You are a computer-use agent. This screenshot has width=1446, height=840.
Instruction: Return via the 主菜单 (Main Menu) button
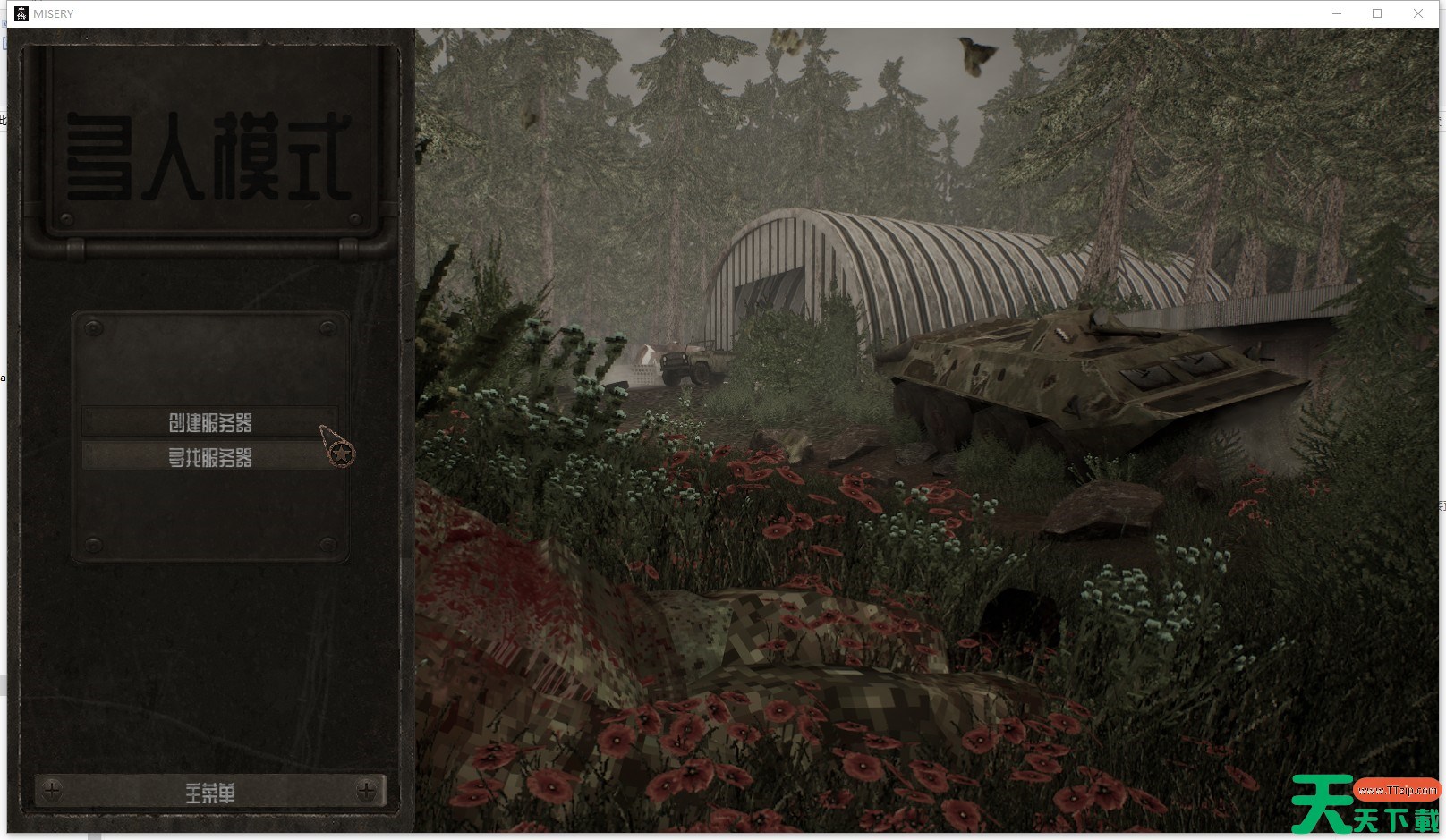click(x=210, y=792)
